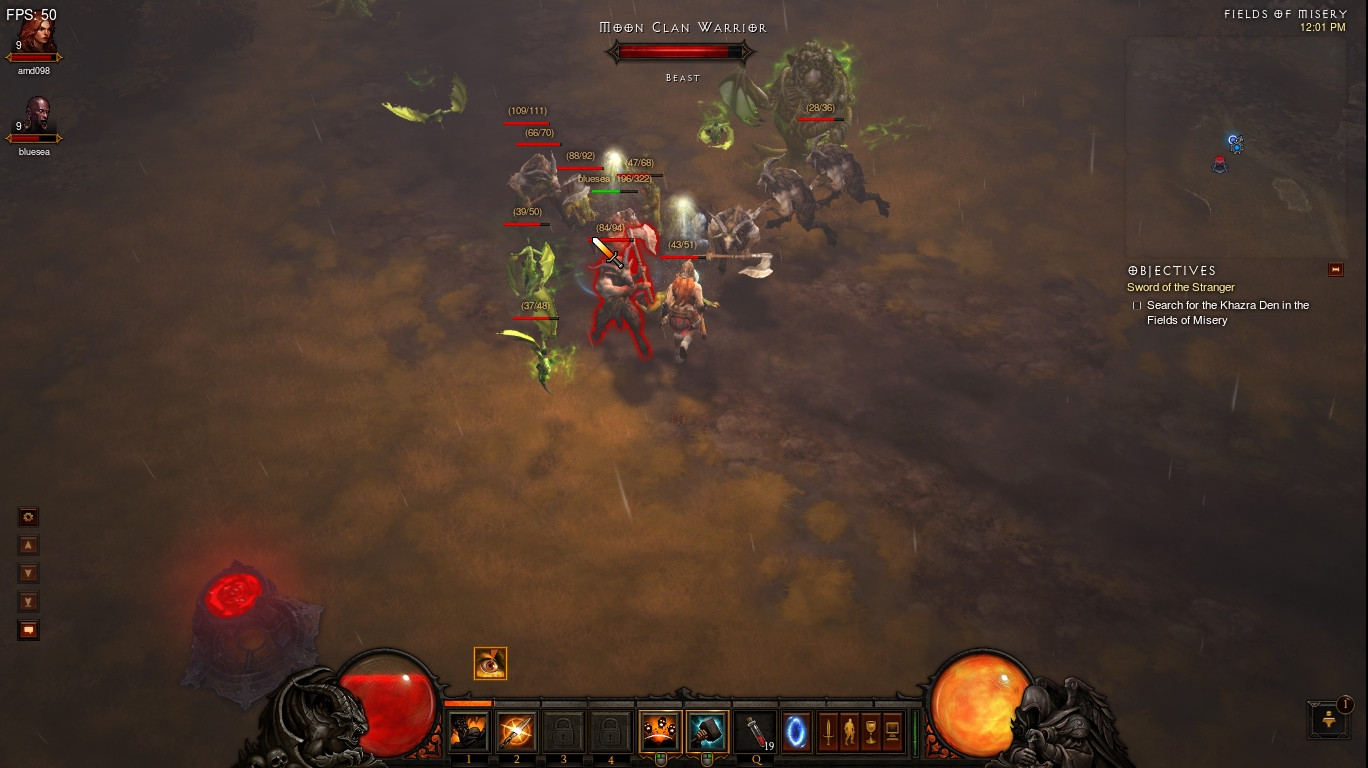Use the glowing dagger skill in slot 2
Screen dimensions: 1368x768
tap(516, 733)
